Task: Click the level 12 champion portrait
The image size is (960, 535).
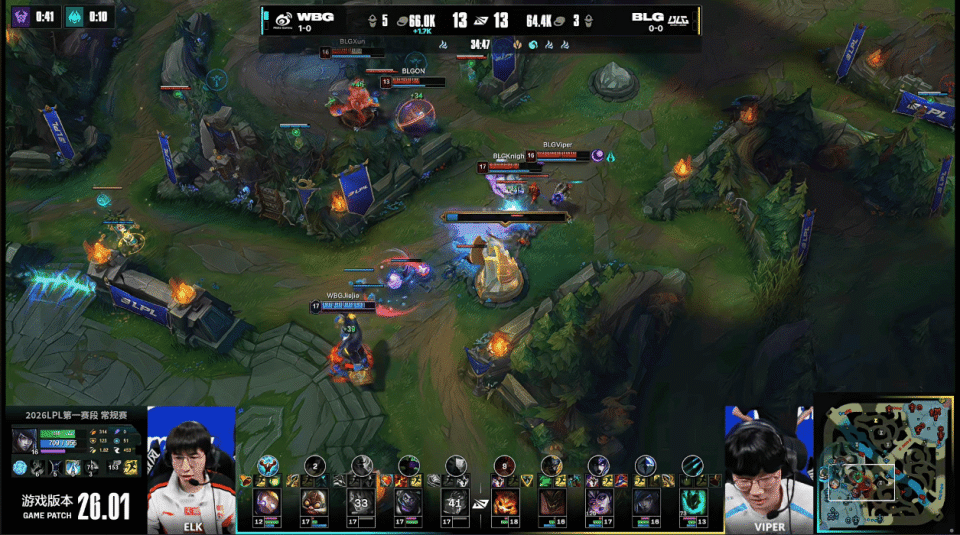Action: click(x=268, y=500)
